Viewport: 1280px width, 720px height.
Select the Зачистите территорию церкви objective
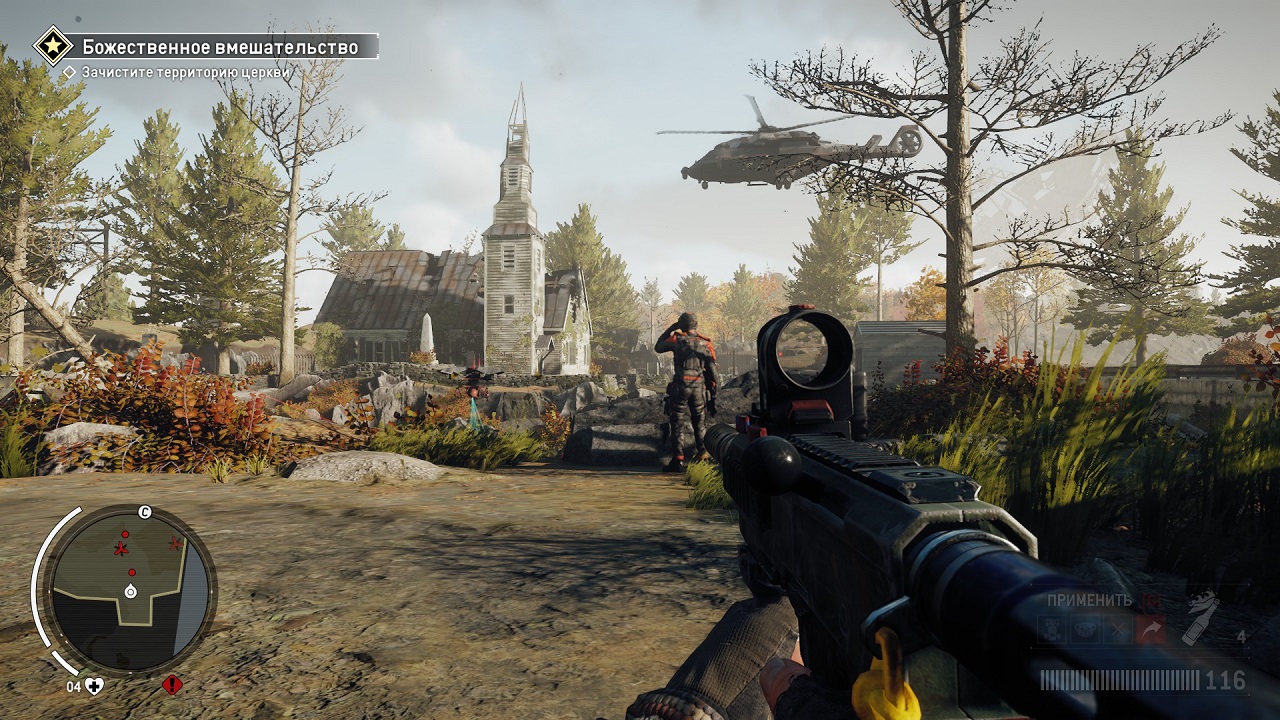pyautogui.click(x=186, y=72)
